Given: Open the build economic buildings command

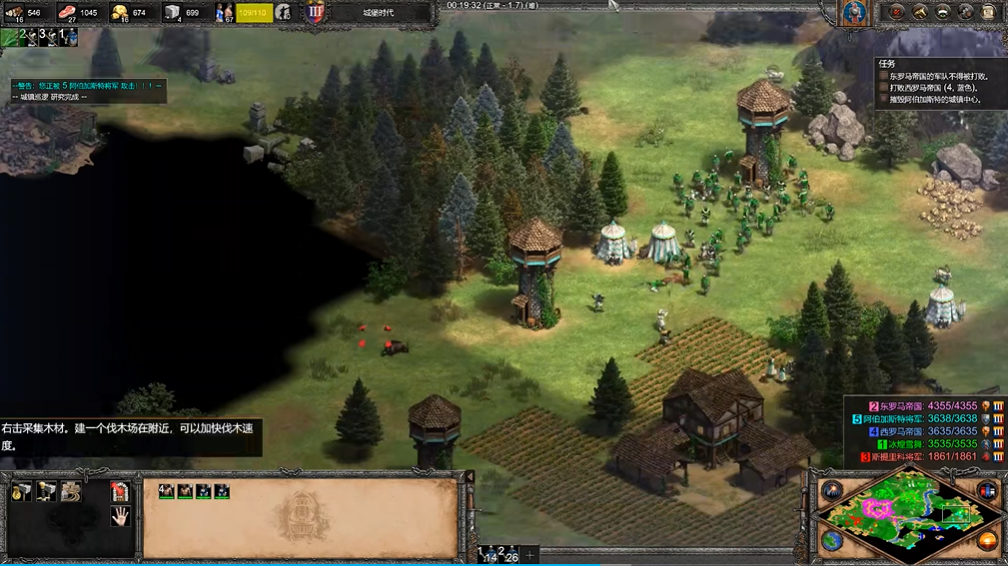Looking at the screenshot, I should 21,491.
